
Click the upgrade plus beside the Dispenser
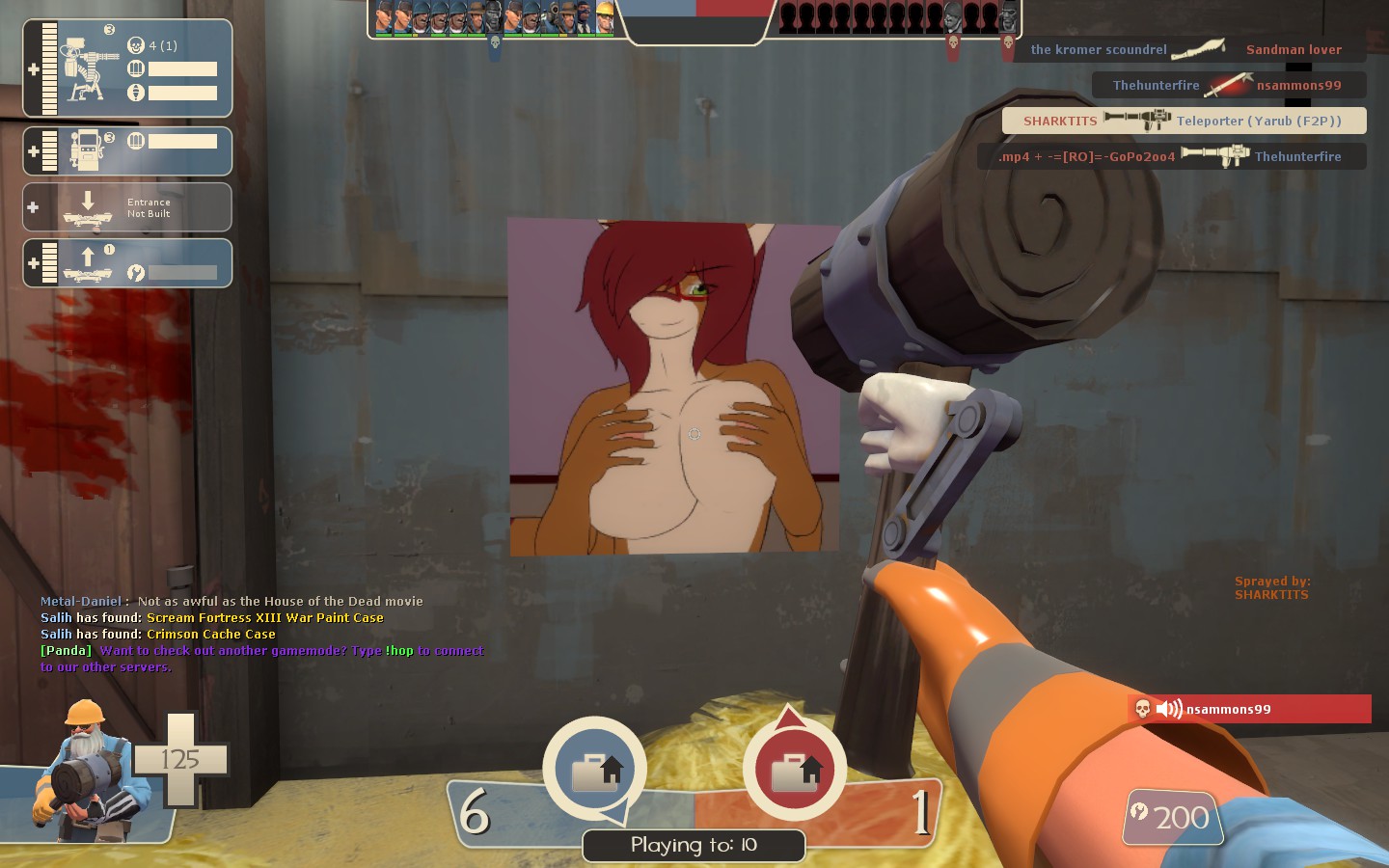pos(34,149)
